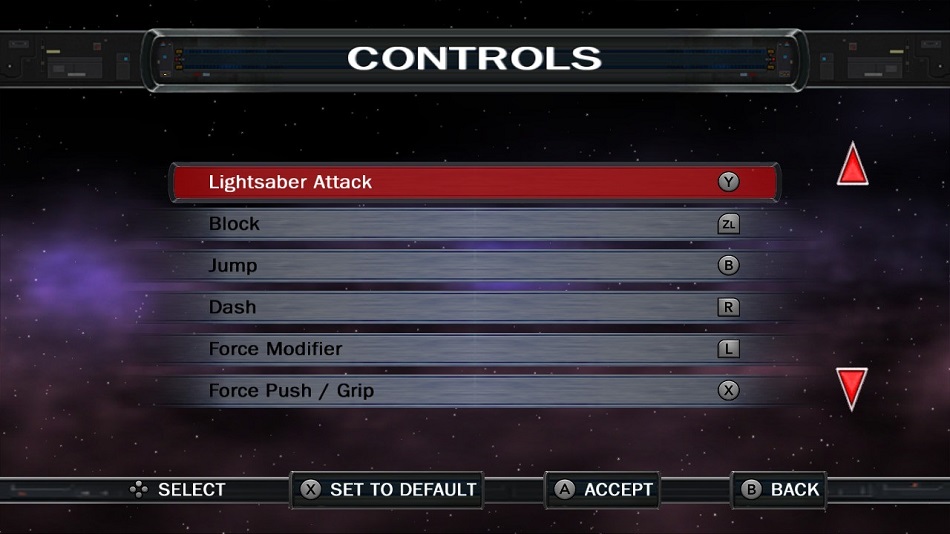Confirm with the Accept button
950x534 pixels.
pos(603,489)
